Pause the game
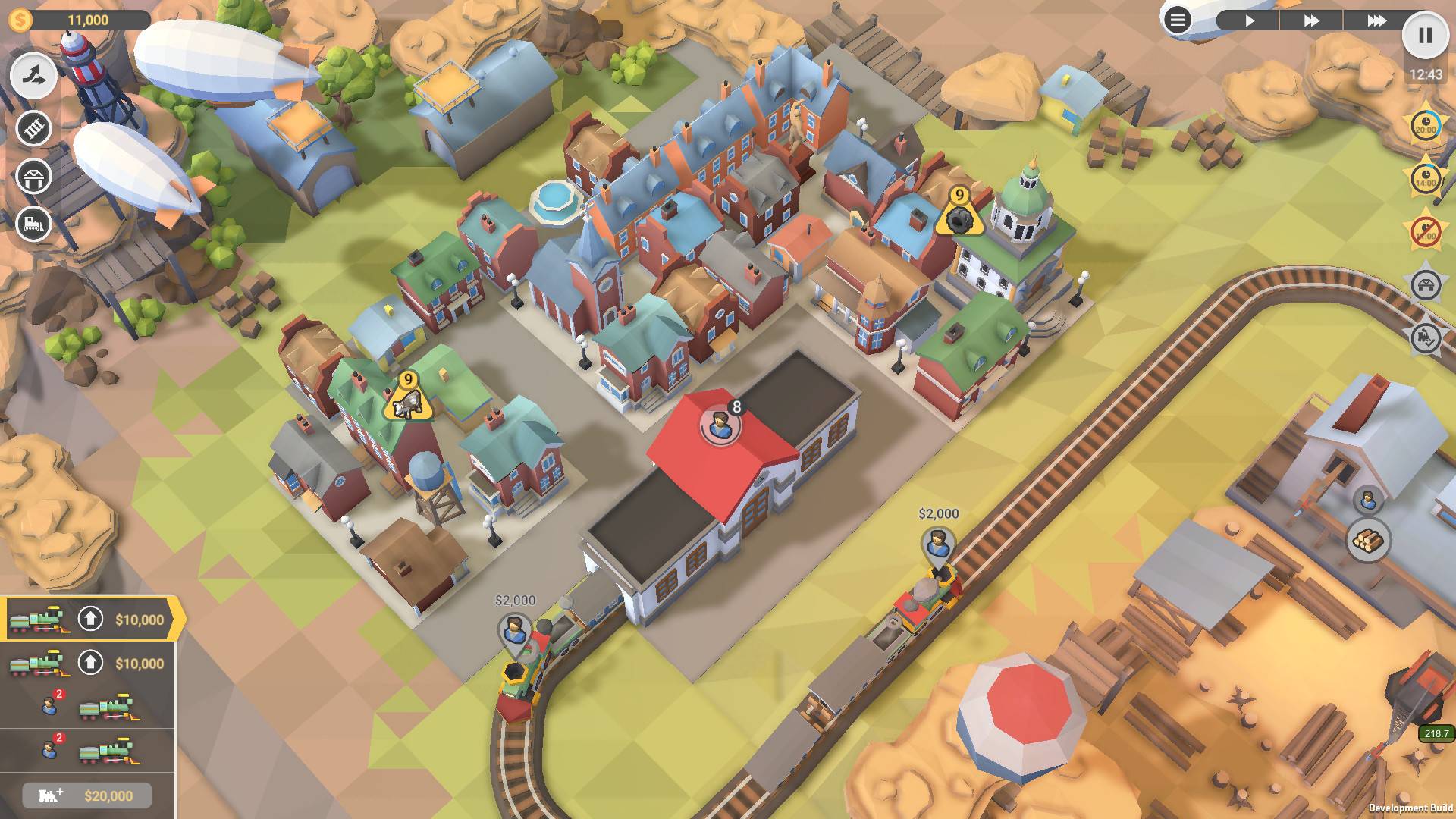The image size is (1456, 819). click(x=1425, y=36)
